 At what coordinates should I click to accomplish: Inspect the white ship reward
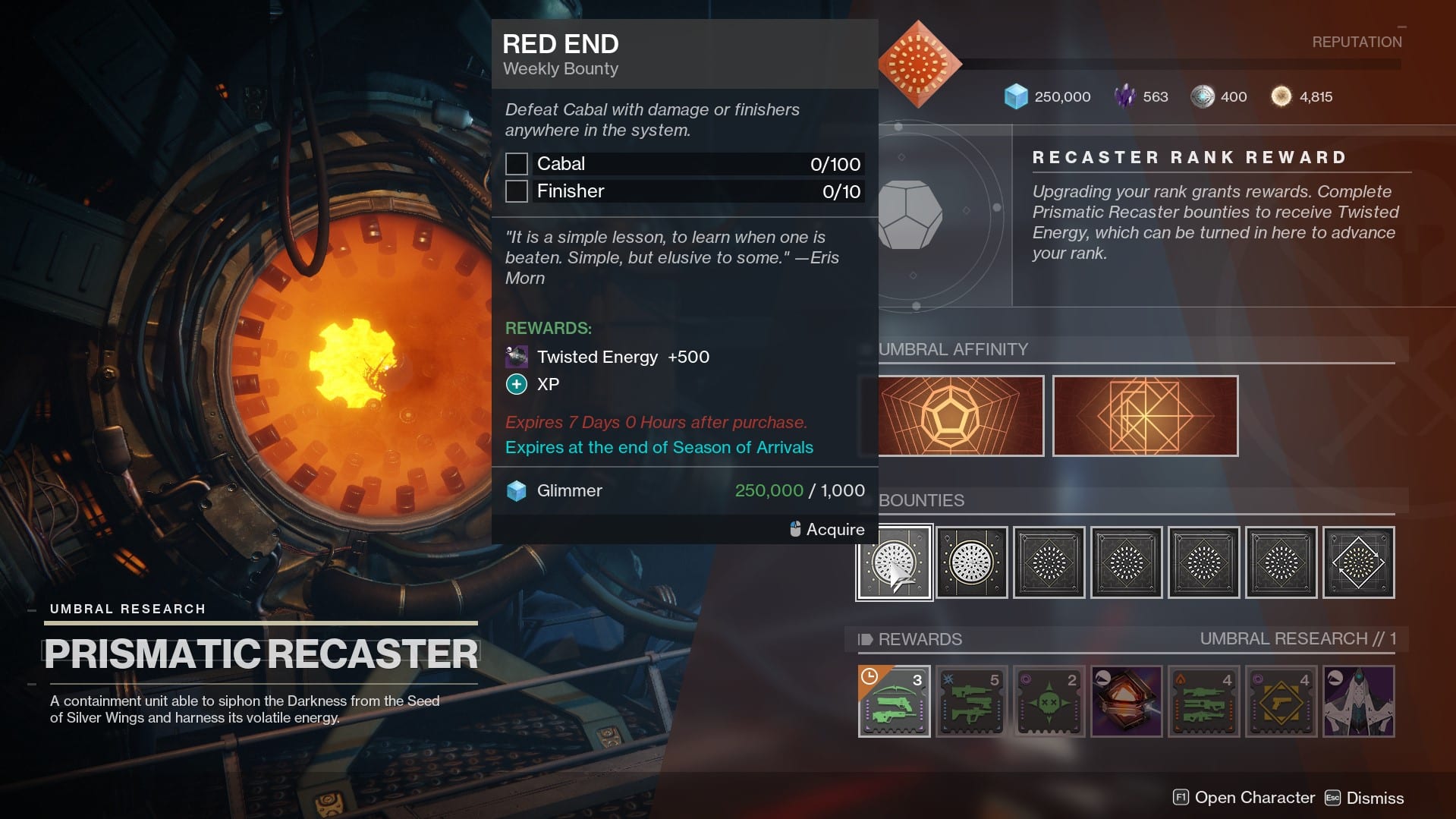coord(1358,701)
